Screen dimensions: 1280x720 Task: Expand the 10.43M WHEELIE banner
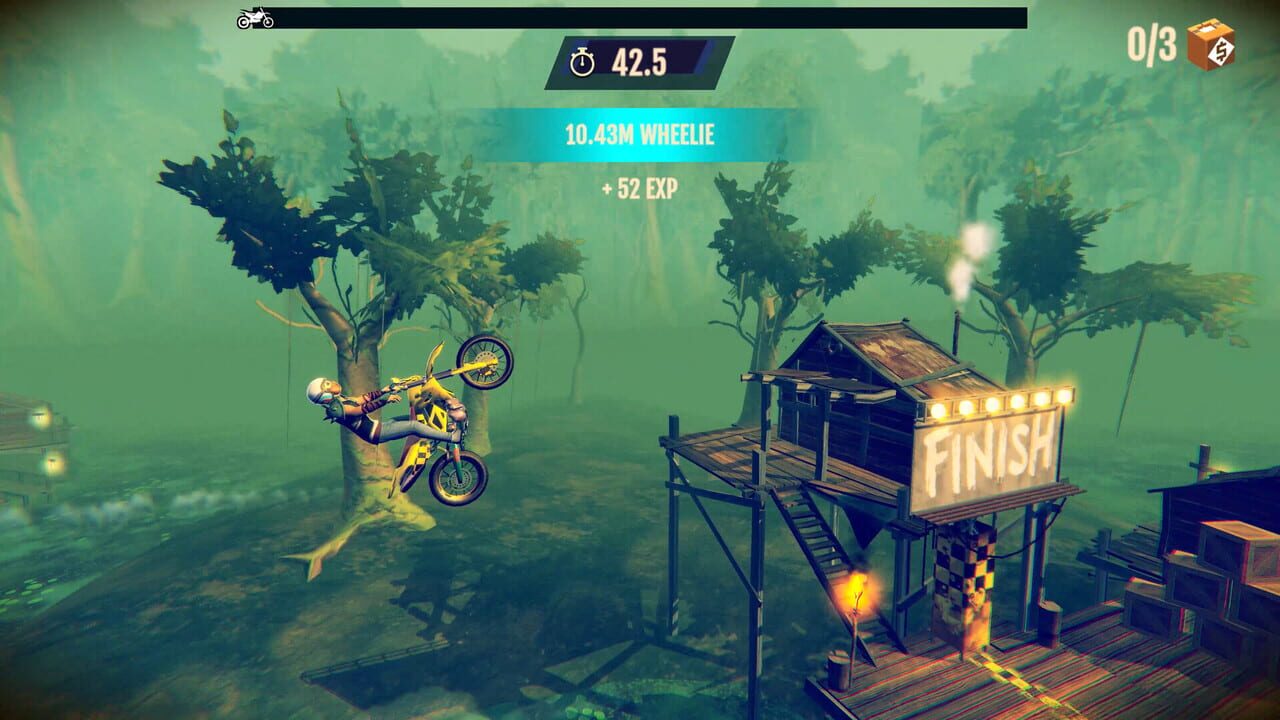click(x=640, y=134)
